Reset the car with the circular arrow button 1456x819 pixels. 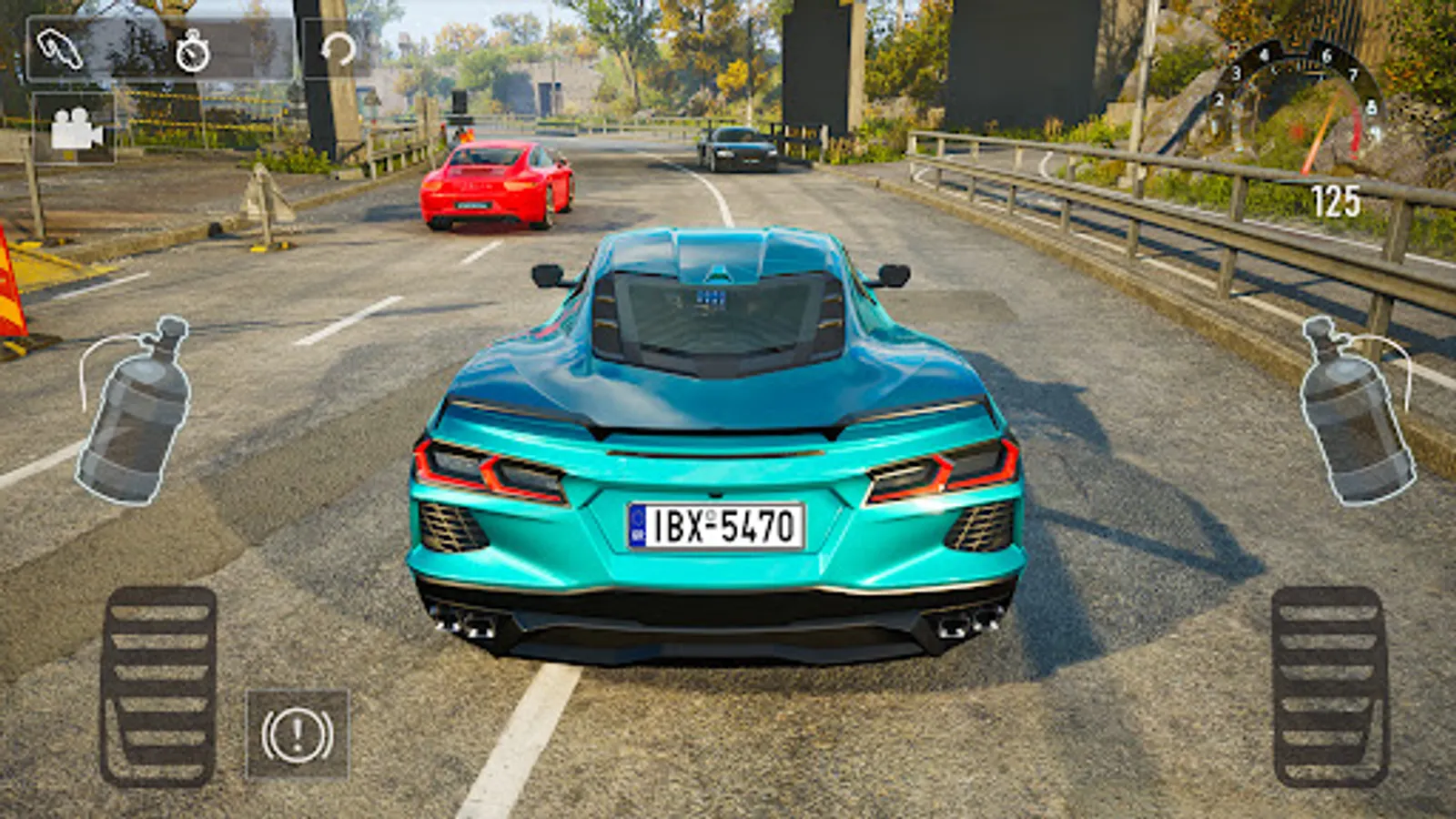pyautogui.click(x=338, y=49)
